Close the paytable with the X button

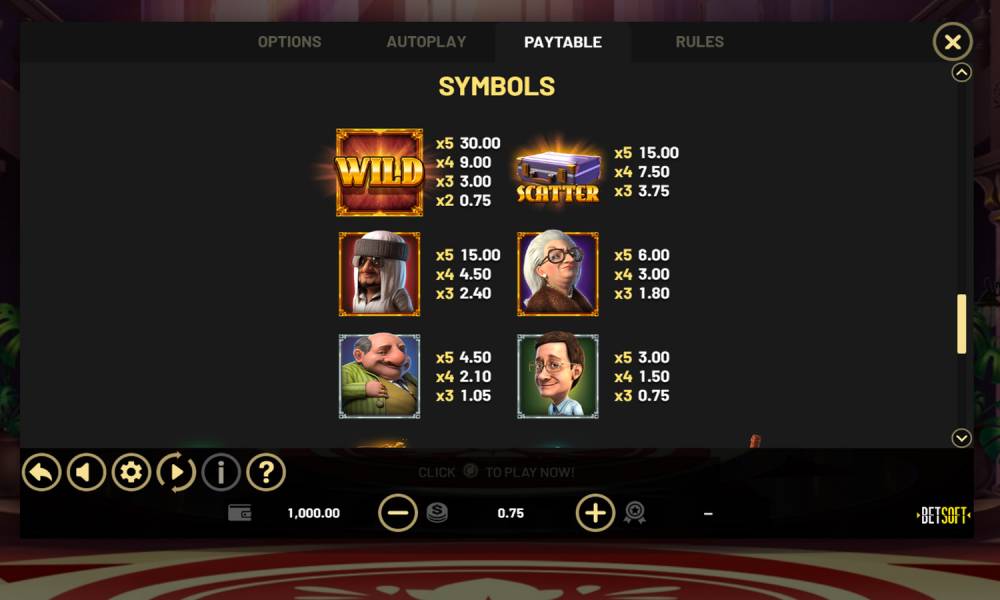tap(952, 42)
